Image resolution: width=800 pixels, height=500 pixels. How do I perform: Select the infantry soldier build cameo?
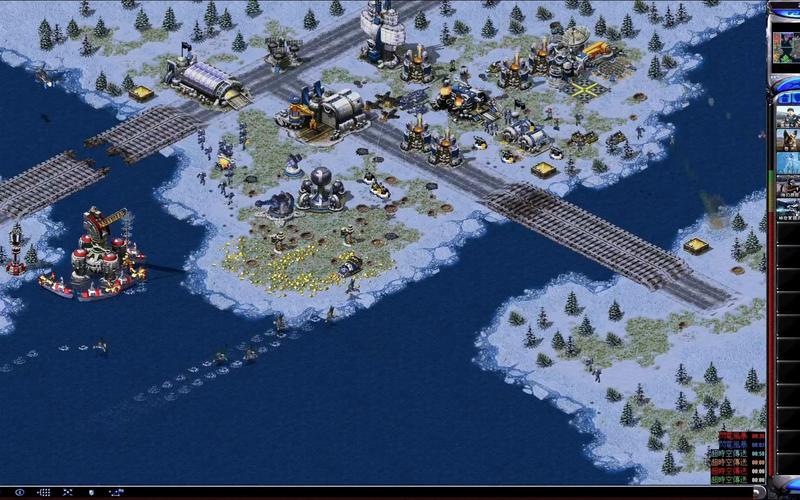click(x=788, y=116)
